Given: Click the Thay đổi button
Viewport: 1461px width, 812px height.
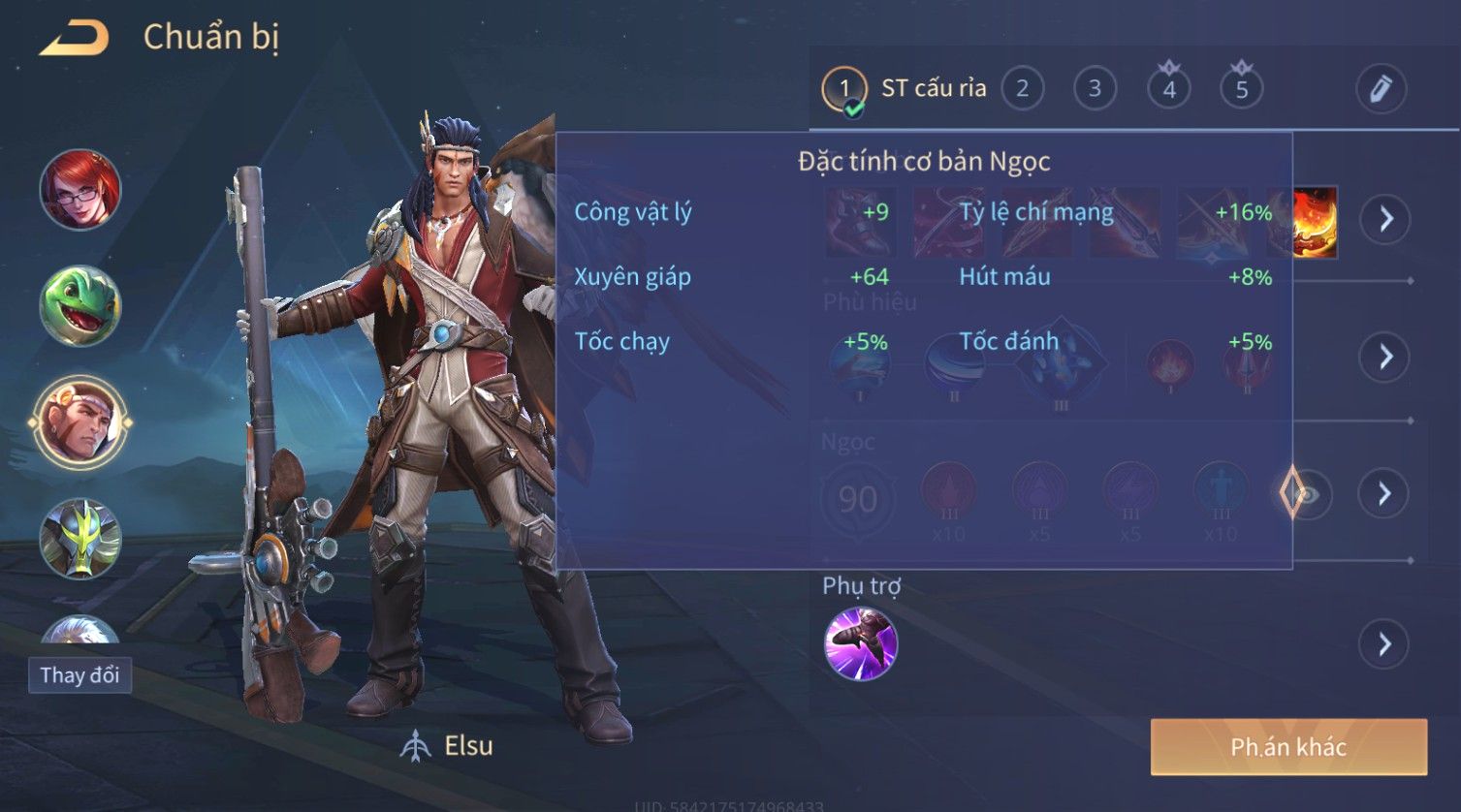Looking at the screenshot, I should pos(79,675).
